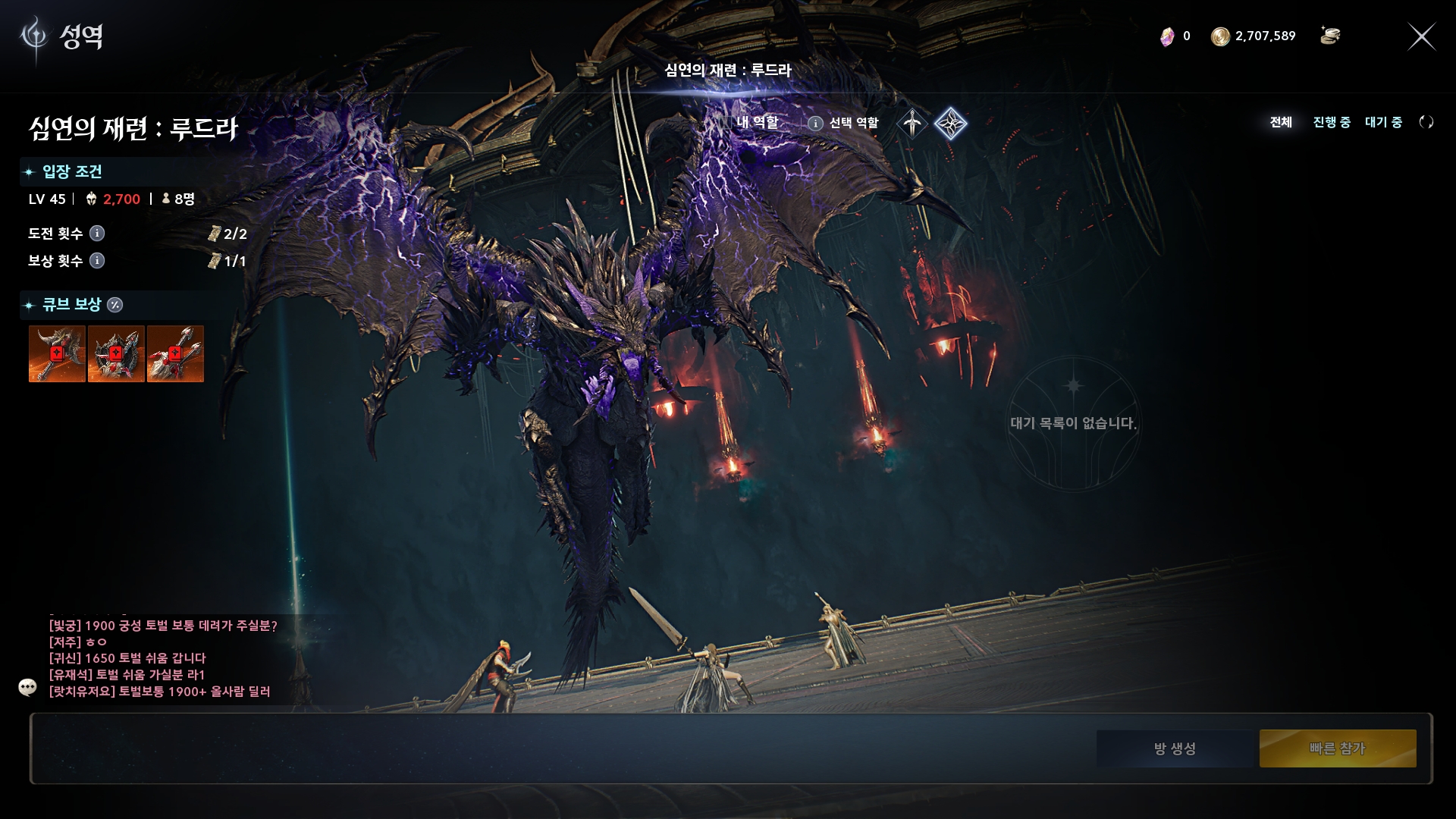Close the 성역 screen with the X
This screenshot has width=1456, height=819.
1421,36
